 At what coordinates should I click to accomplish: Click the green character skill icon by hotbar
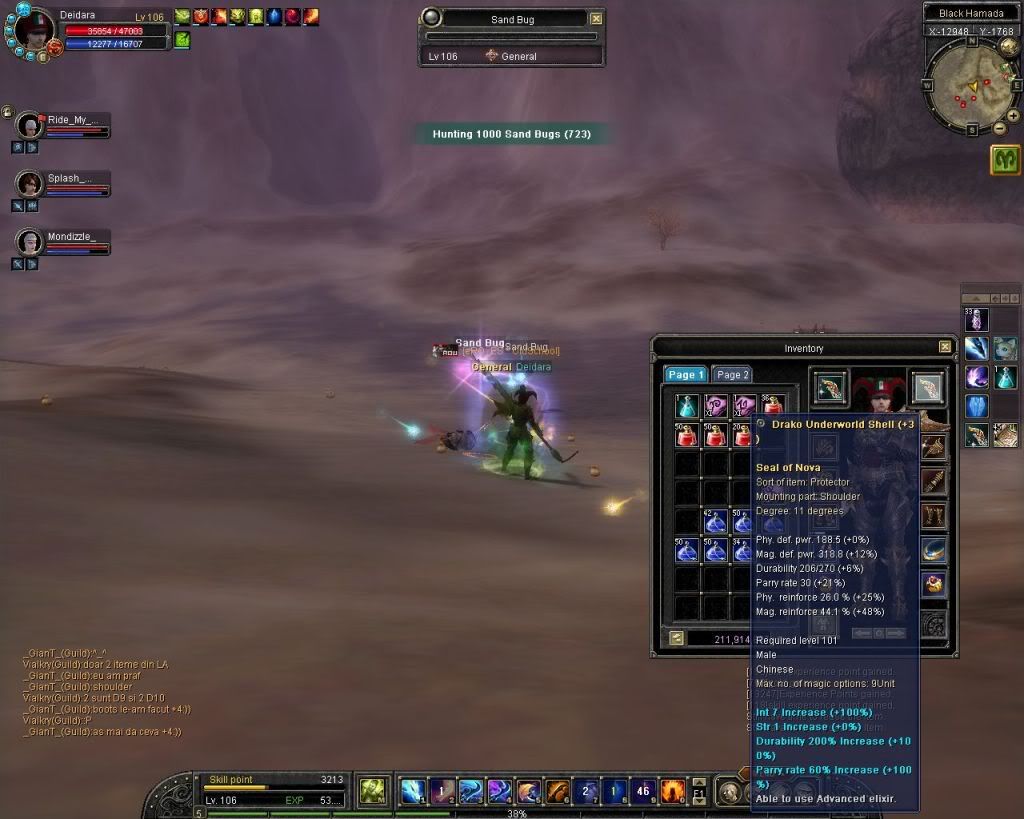click(372, 791)
